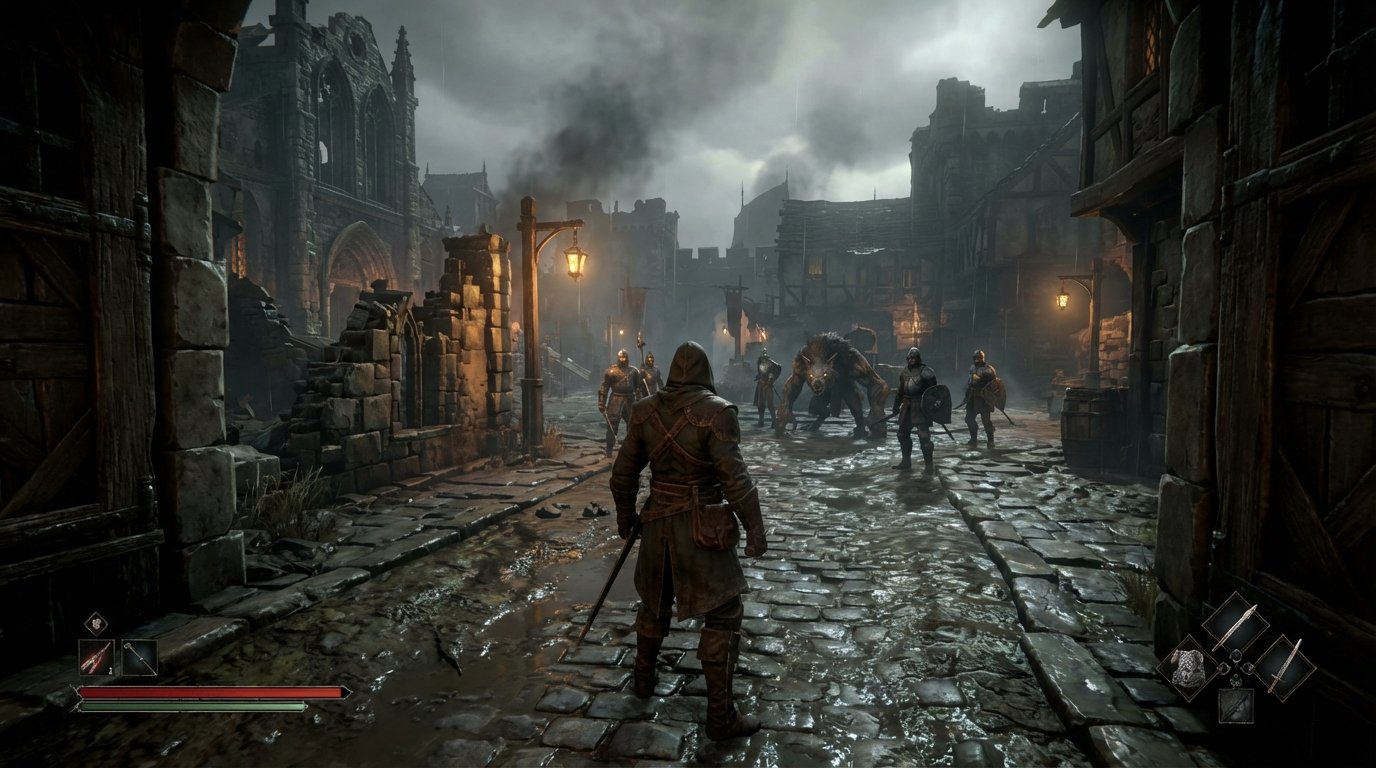This screenshot has width=1376, height=768.
Task: Click the item count numeral on bolts slot
Action: (109, 670)
